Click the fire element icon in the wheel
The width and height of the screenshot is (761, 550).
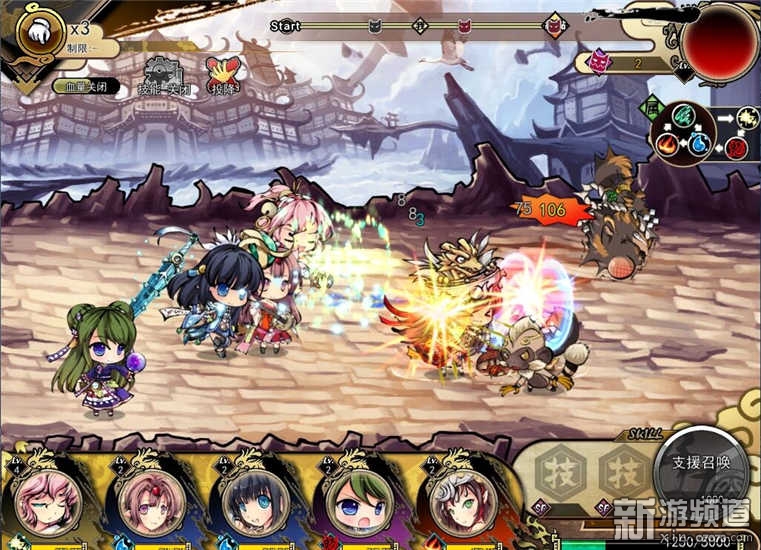(x=667, y=144)
